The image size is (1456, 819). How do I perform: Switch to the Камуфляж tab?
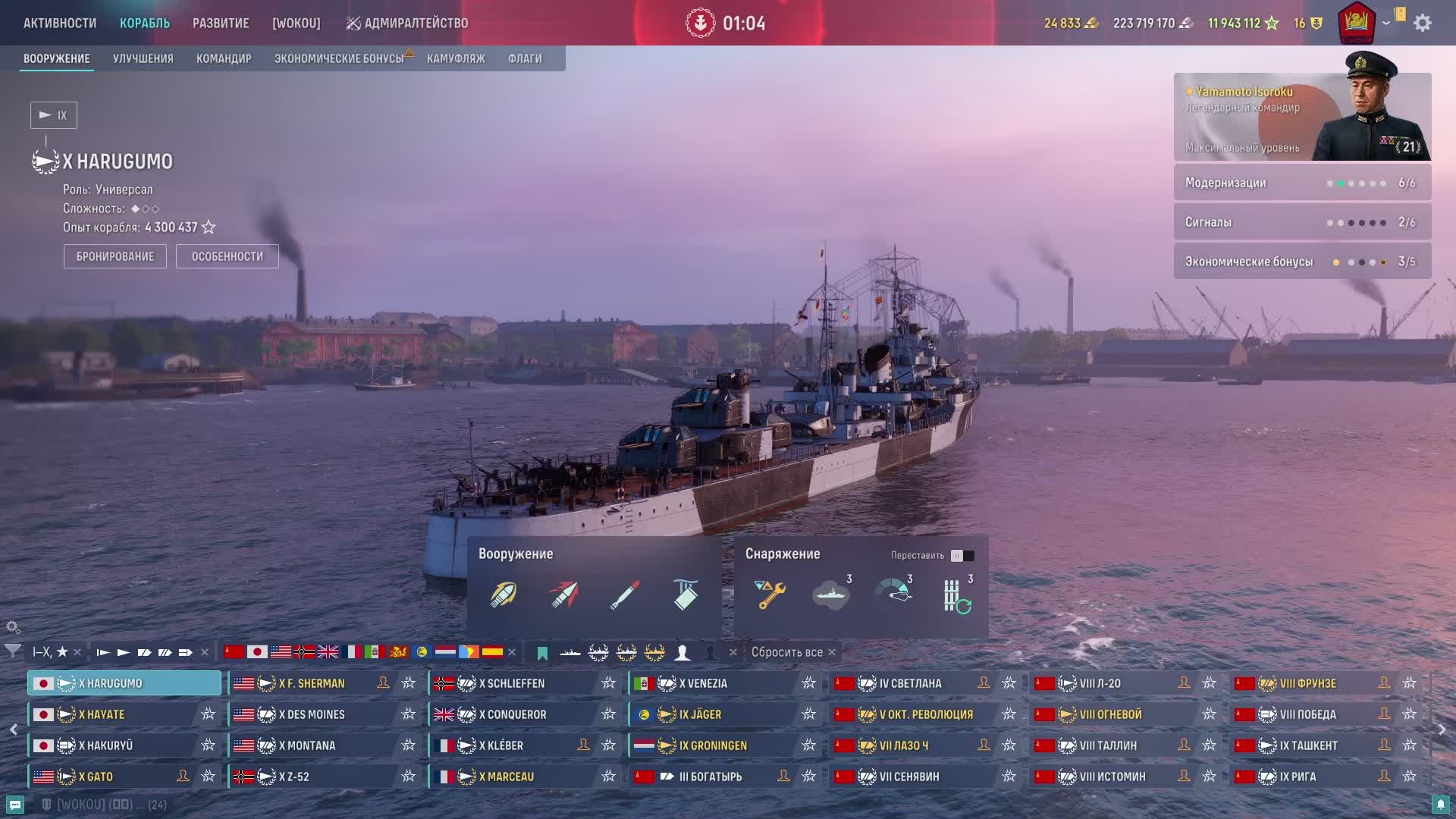(x=456, y=58)
